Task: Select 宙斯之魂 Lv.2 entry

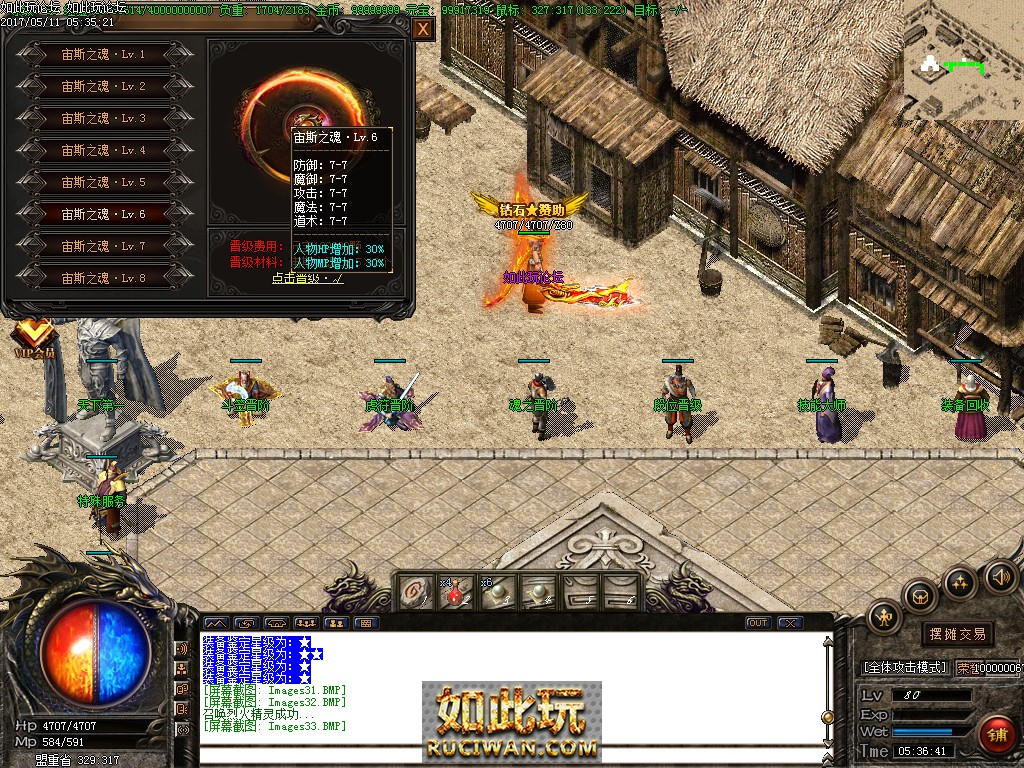Action: coord(104,86)
